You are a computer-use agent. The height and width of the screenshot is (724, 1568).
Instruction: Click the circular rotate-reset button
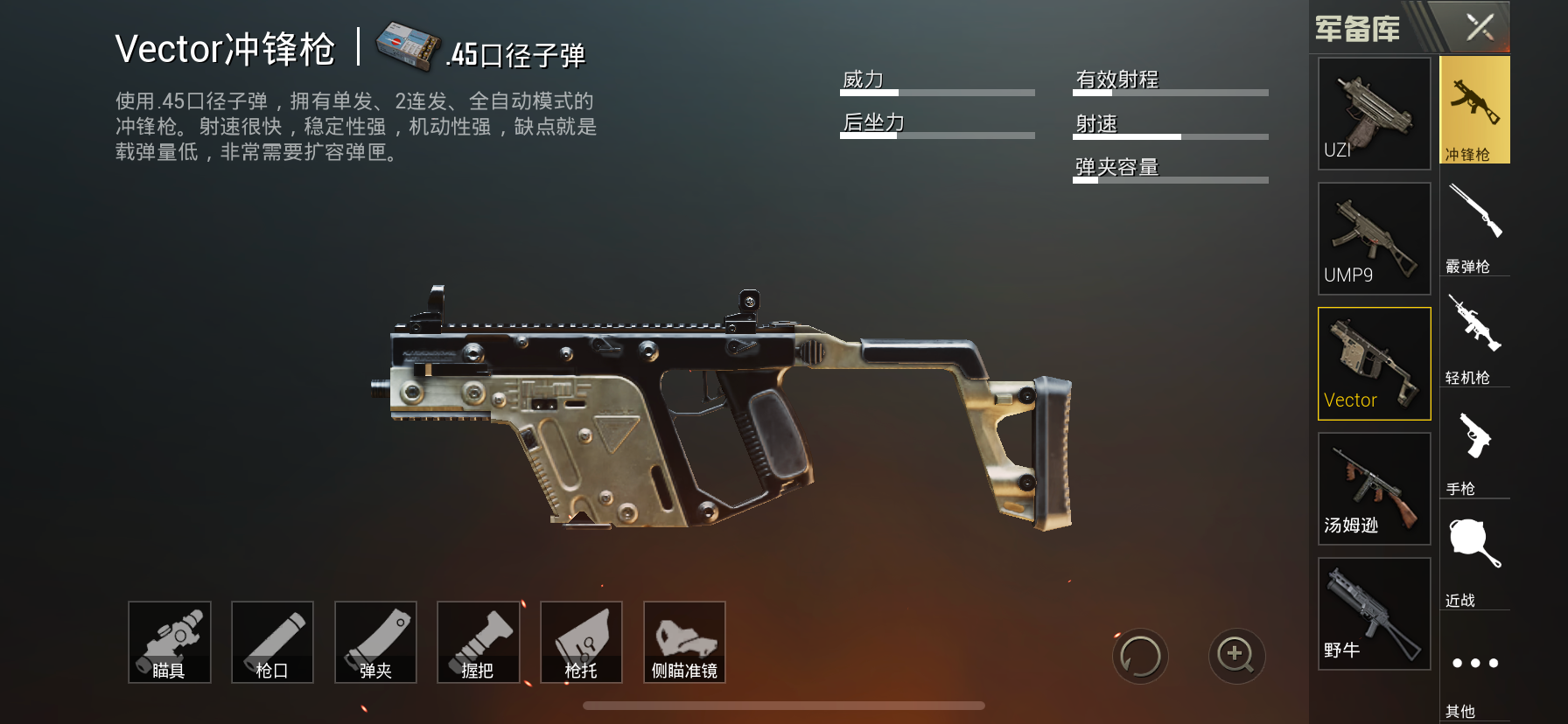click(1140, 656)
